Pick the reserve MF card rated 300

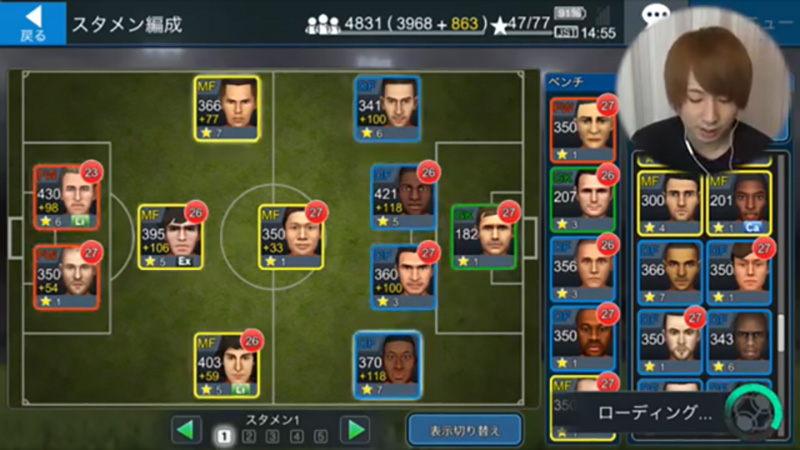point(669,204)
